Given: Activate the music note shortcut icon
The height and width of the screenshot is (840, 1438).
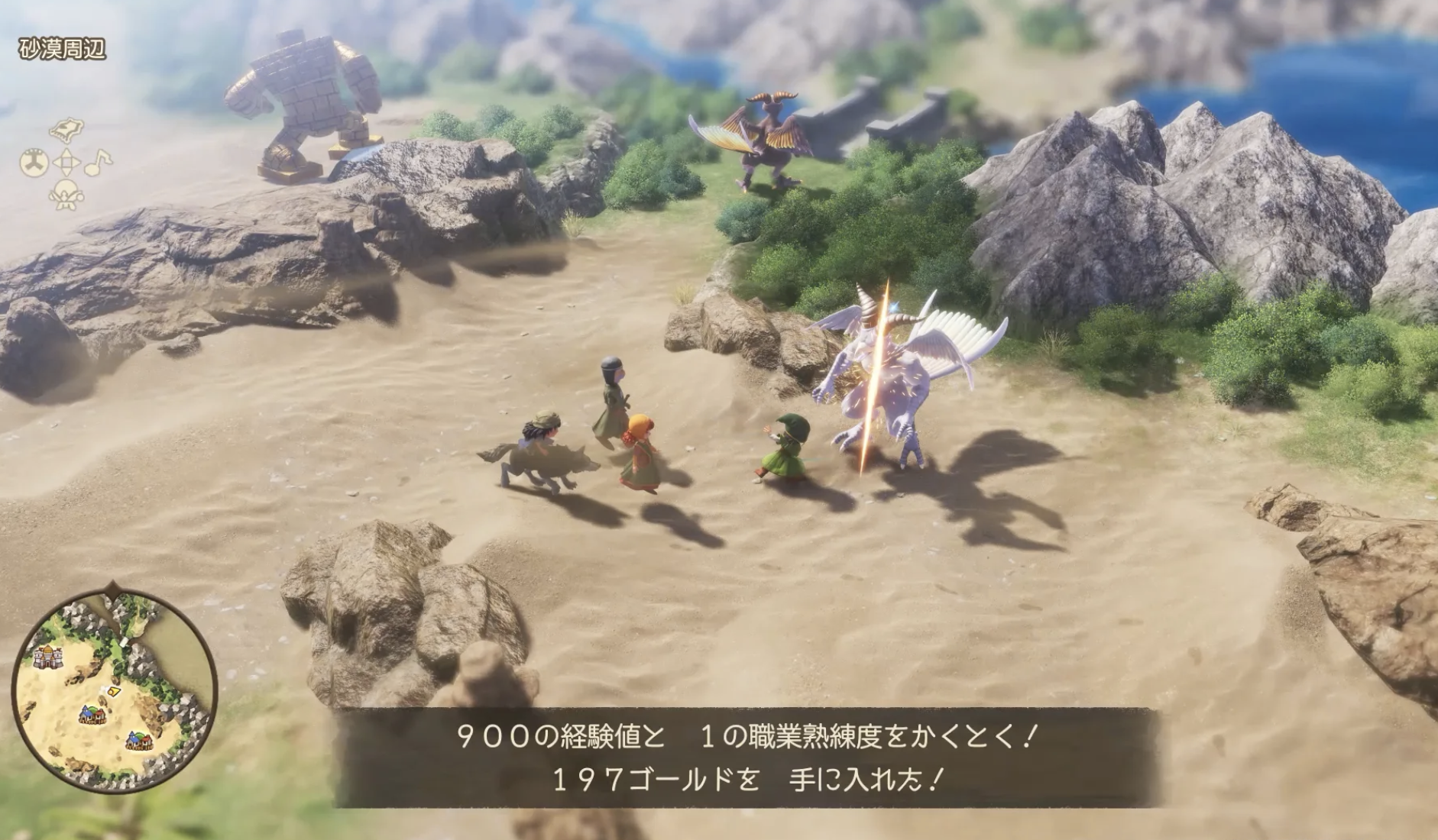Looking at the screenshot, I should (x=98, y=161).
